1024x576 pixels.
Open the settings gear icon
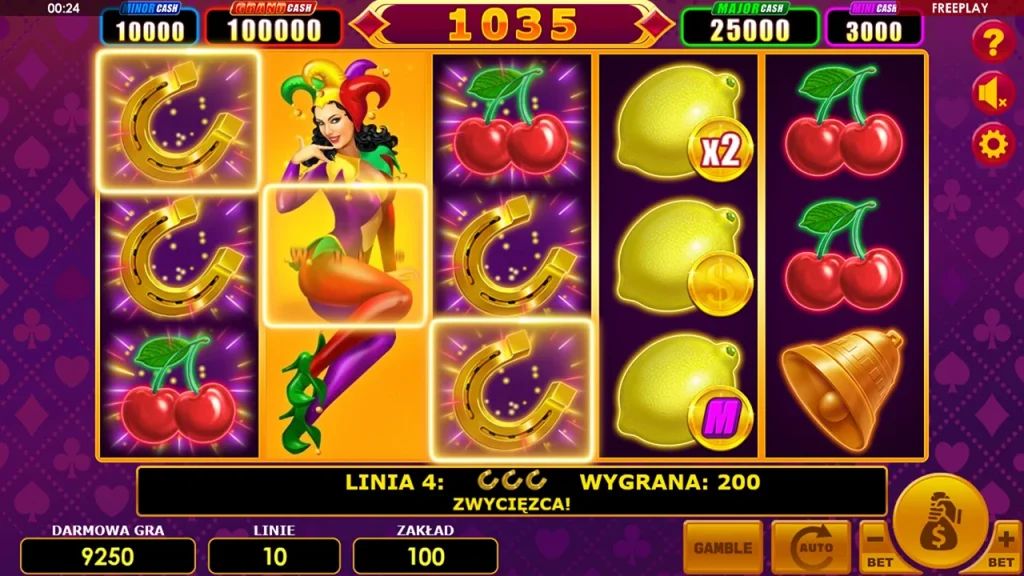tap(993, 145)
